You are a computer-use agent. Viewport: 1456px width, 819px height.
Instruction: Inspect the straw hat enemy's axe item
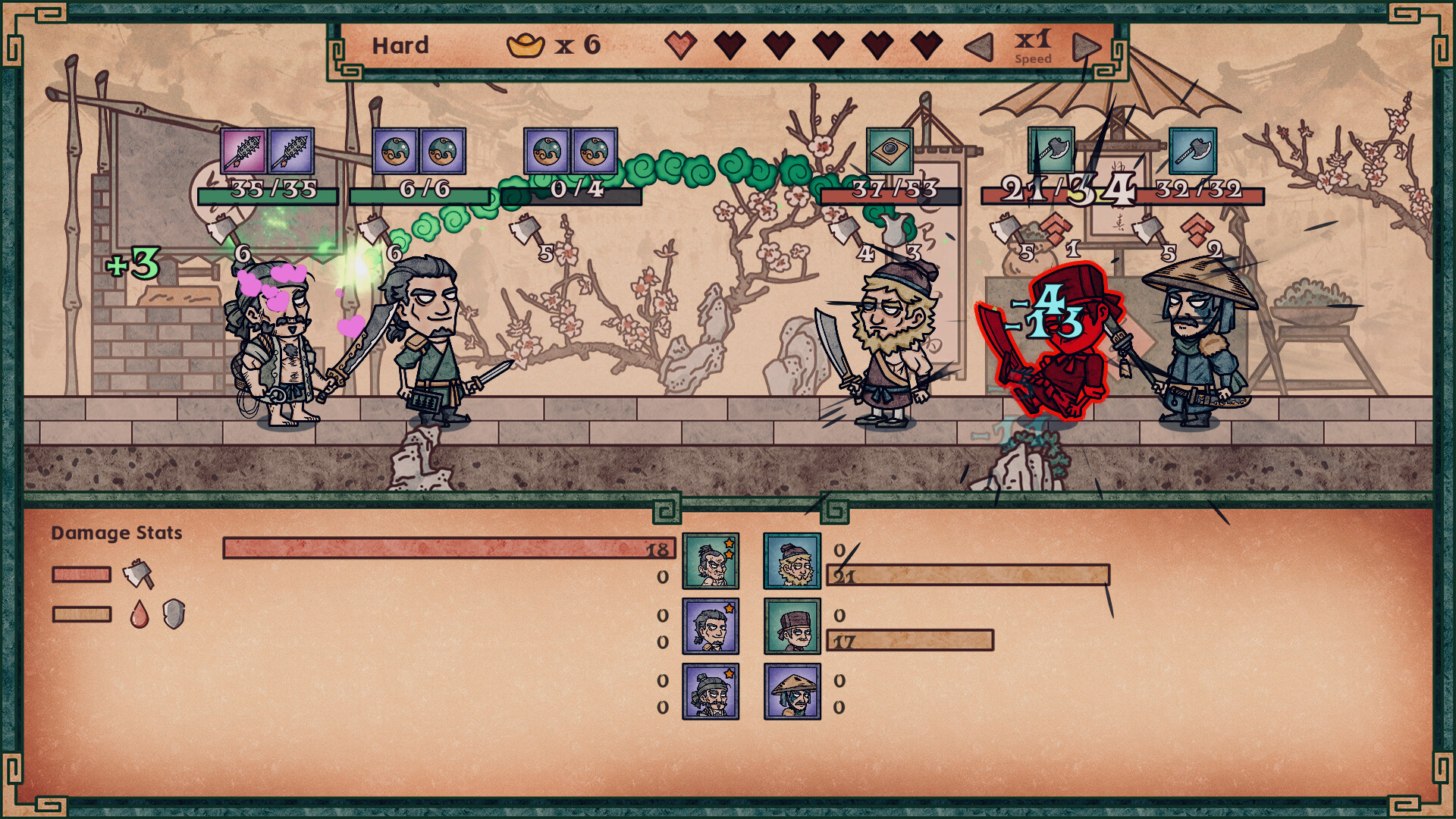point(1193,151)
